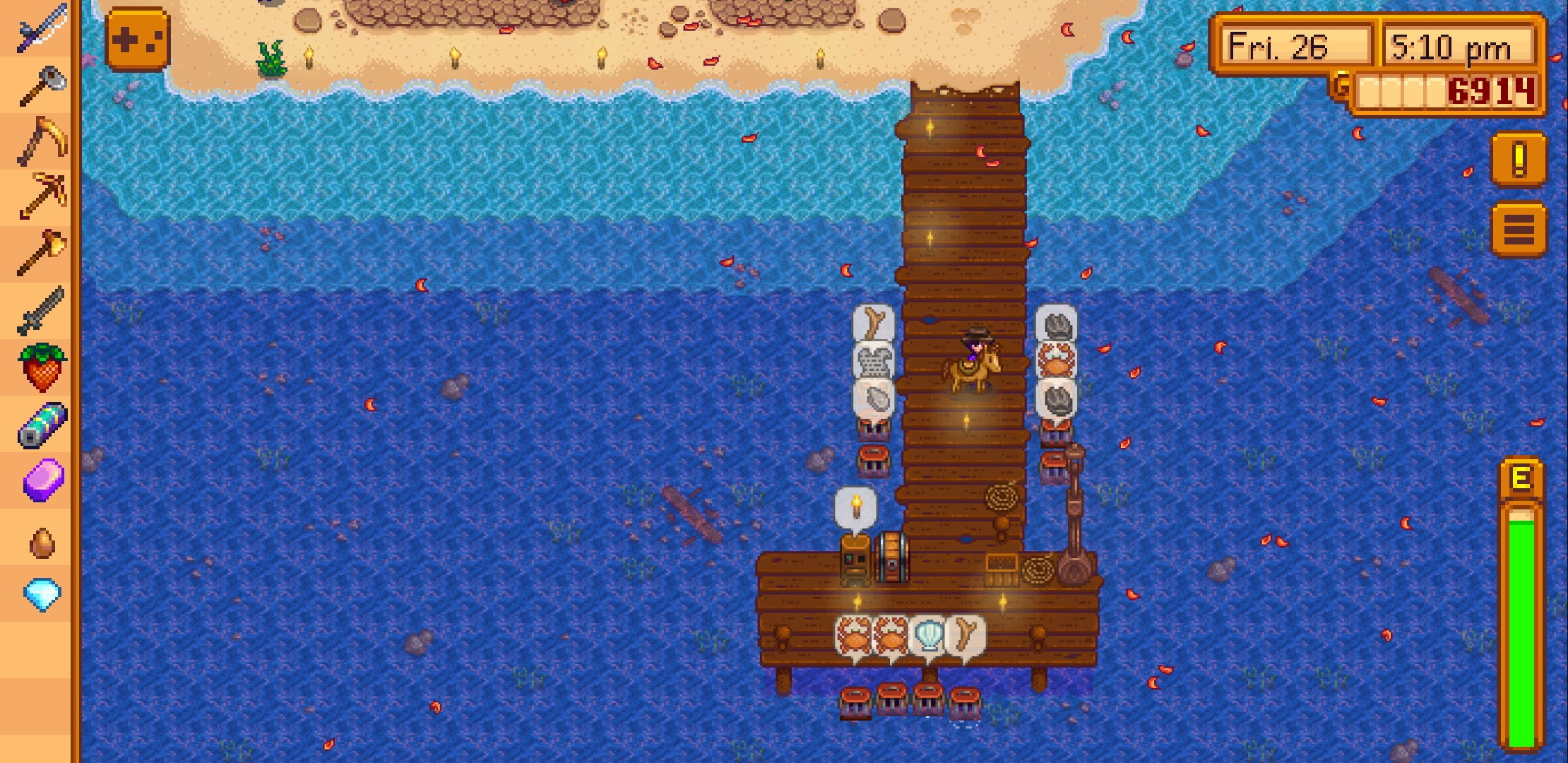This screenshot has height=763, width=1568.
Task: Tap the virtual gamepad icon
Action: pyautogui.click(x=136, y=40)
